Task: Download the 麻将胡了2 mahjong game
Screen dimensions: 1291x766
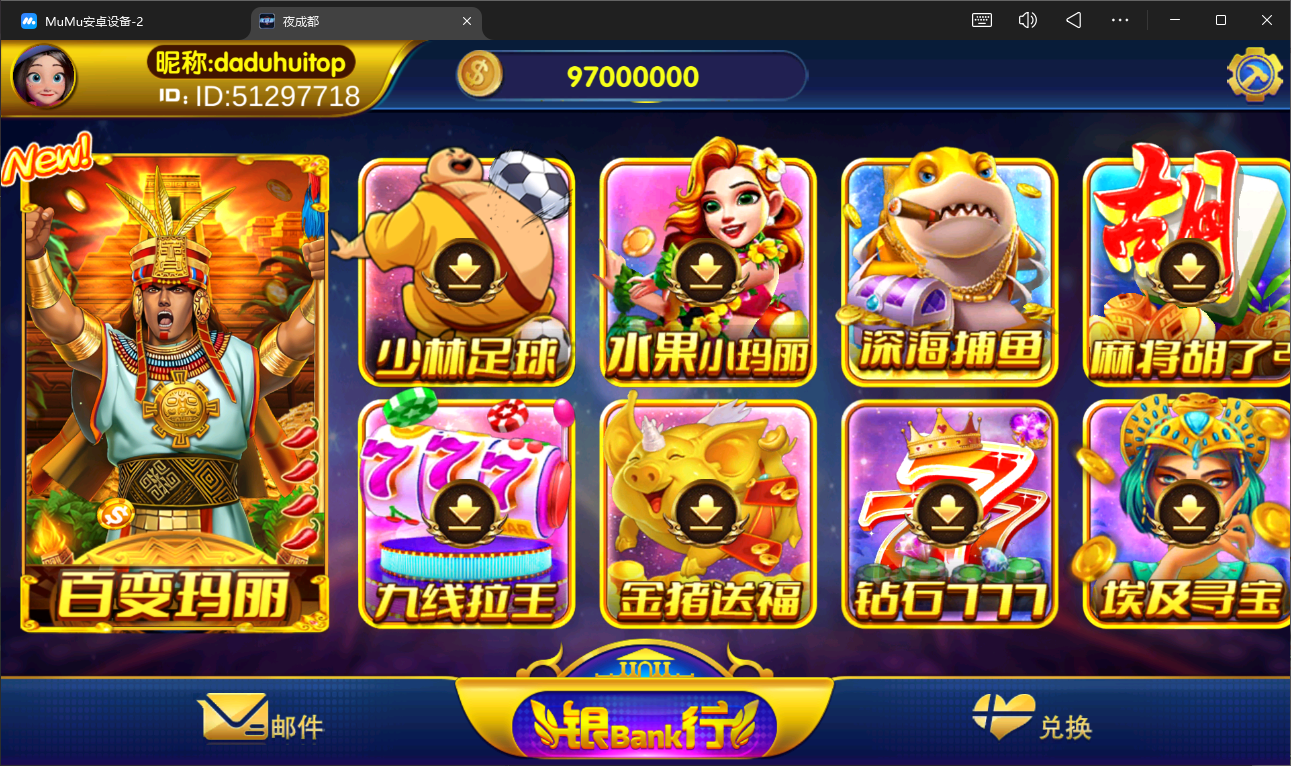Action: 1187,268
